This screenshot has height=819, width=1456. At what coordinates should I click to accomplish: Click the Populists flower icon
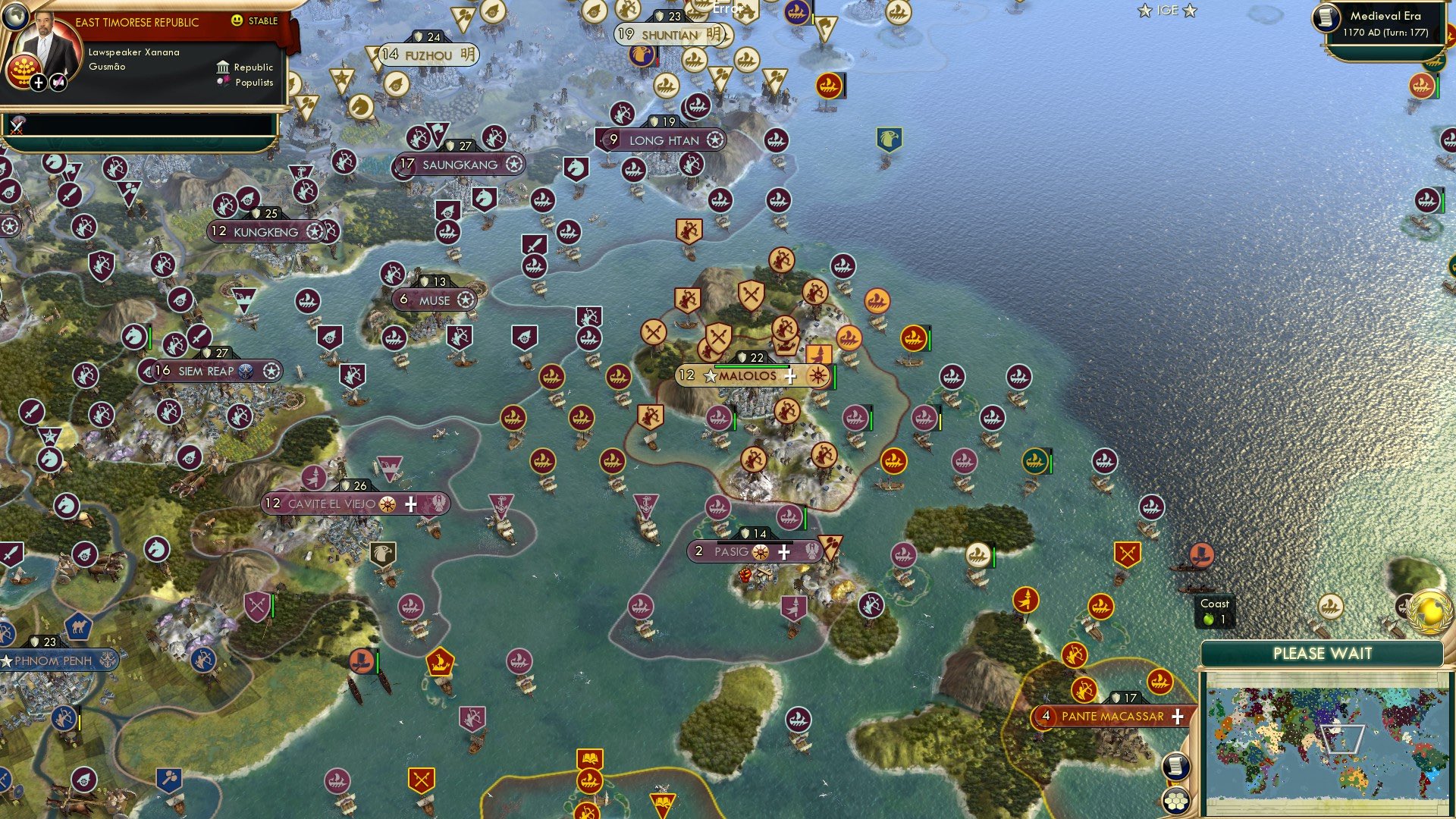point(222,81)
